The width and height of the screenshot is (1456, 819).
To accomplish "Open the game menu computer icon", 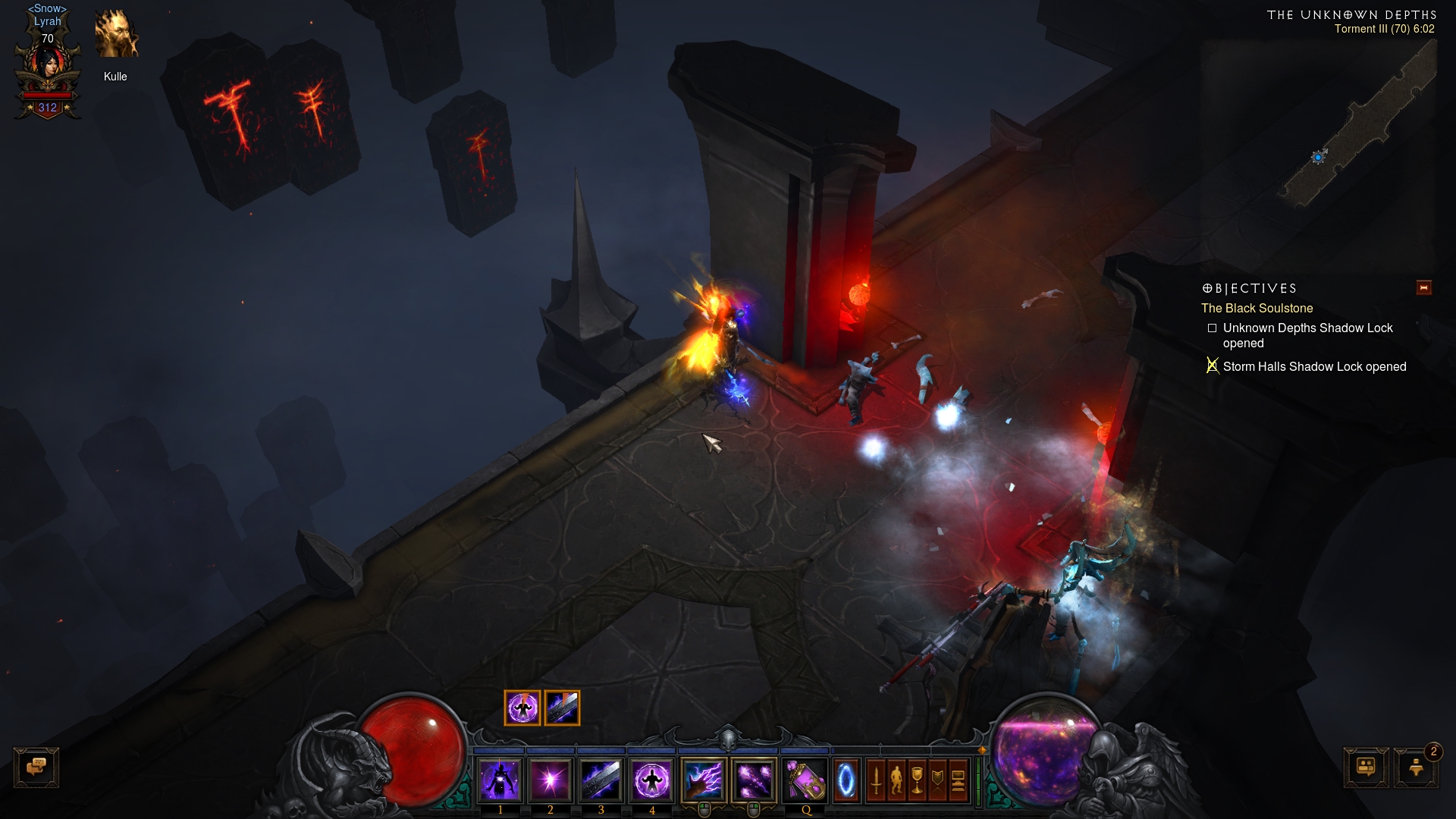I will click(x=958, y=780).
